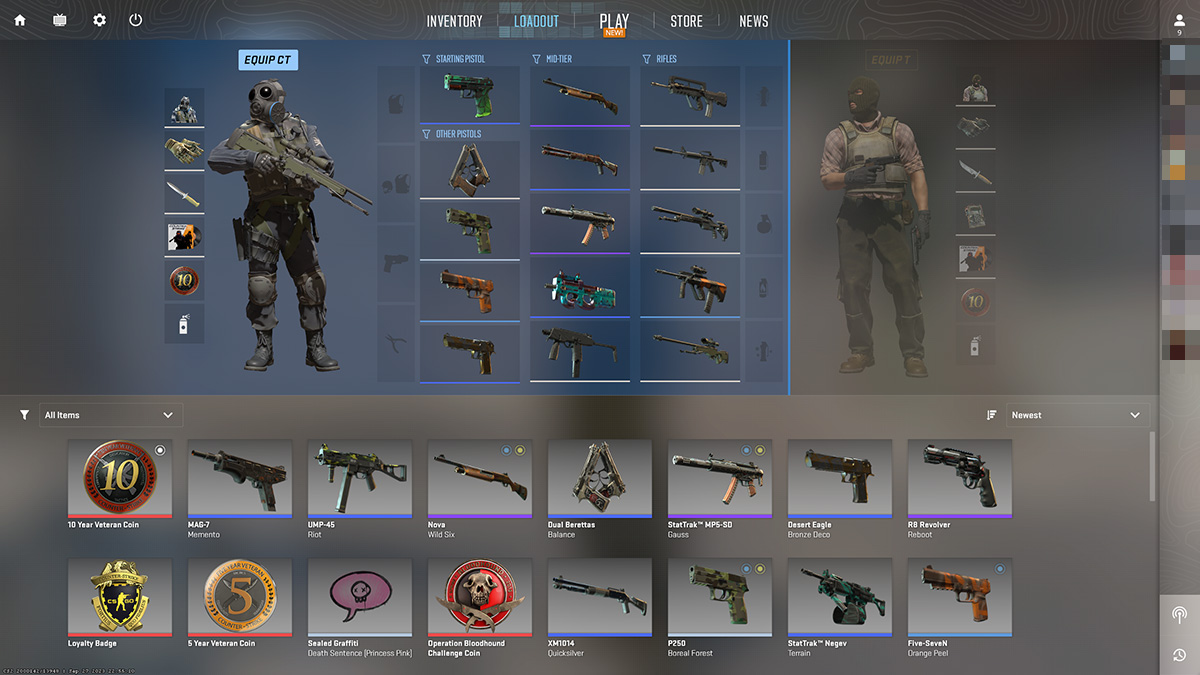Click the home icon

20,20
